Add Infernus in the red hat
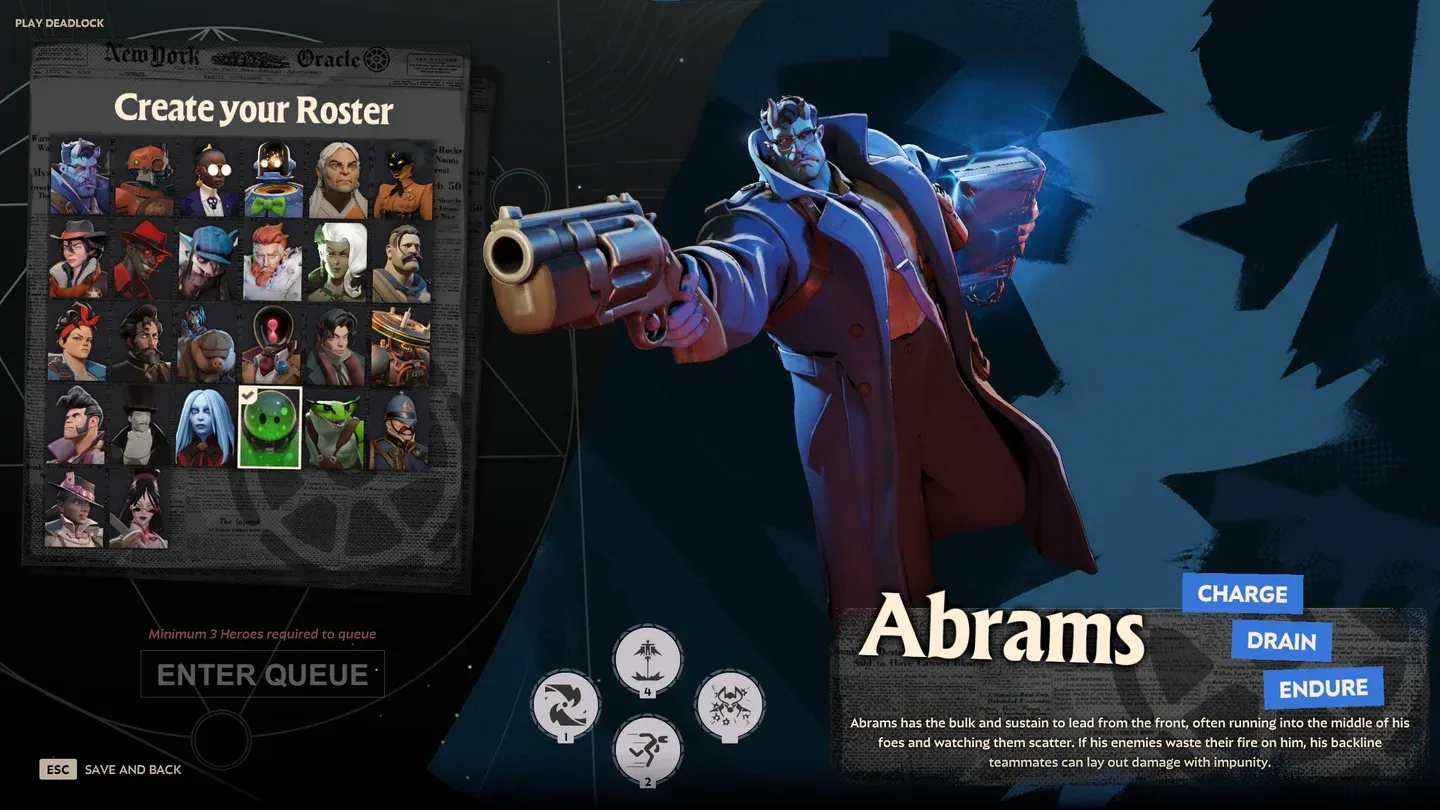1440x810 pixels. click(142, 262)
